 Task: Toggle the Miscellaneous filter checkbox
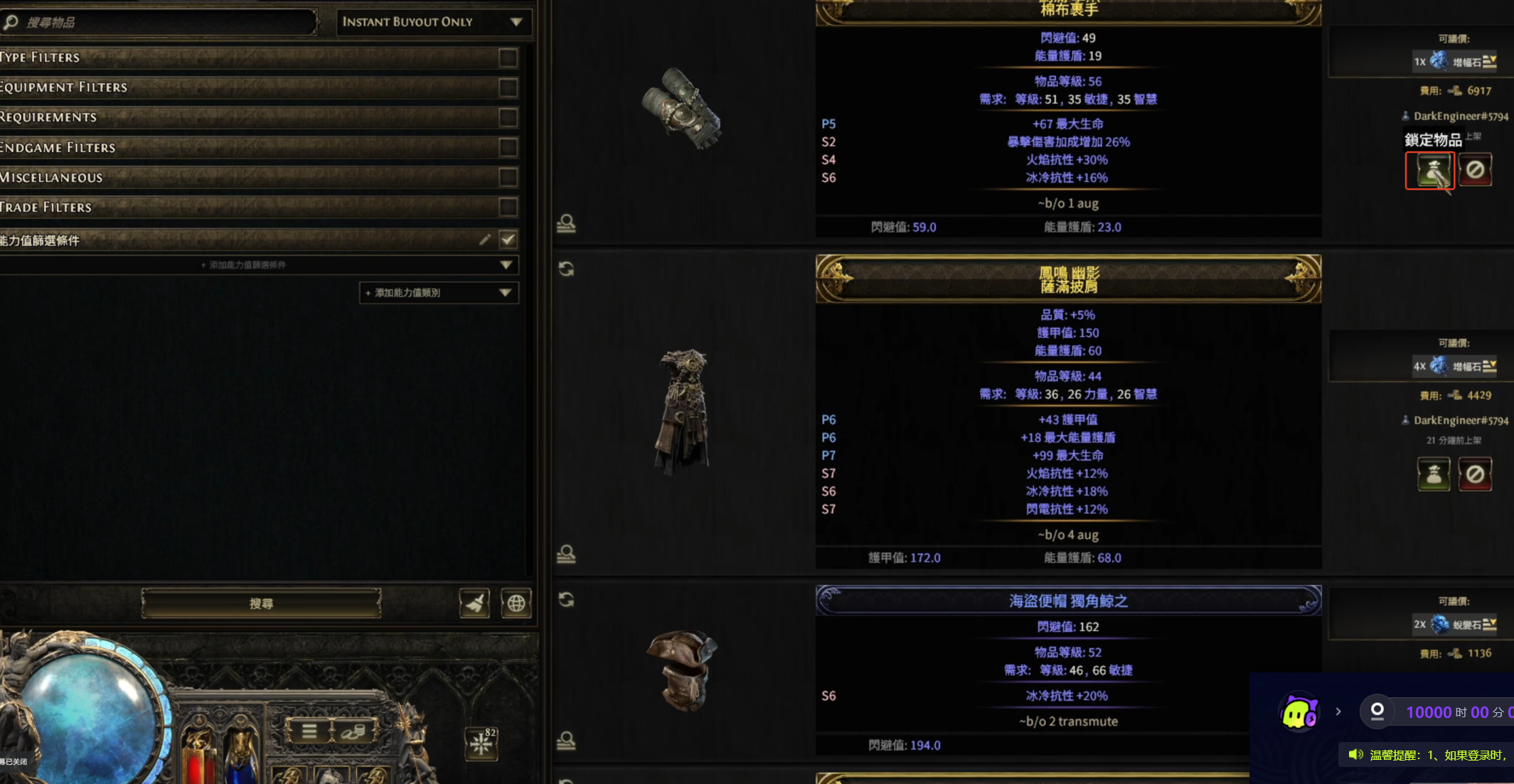click(x=508, y=177)
